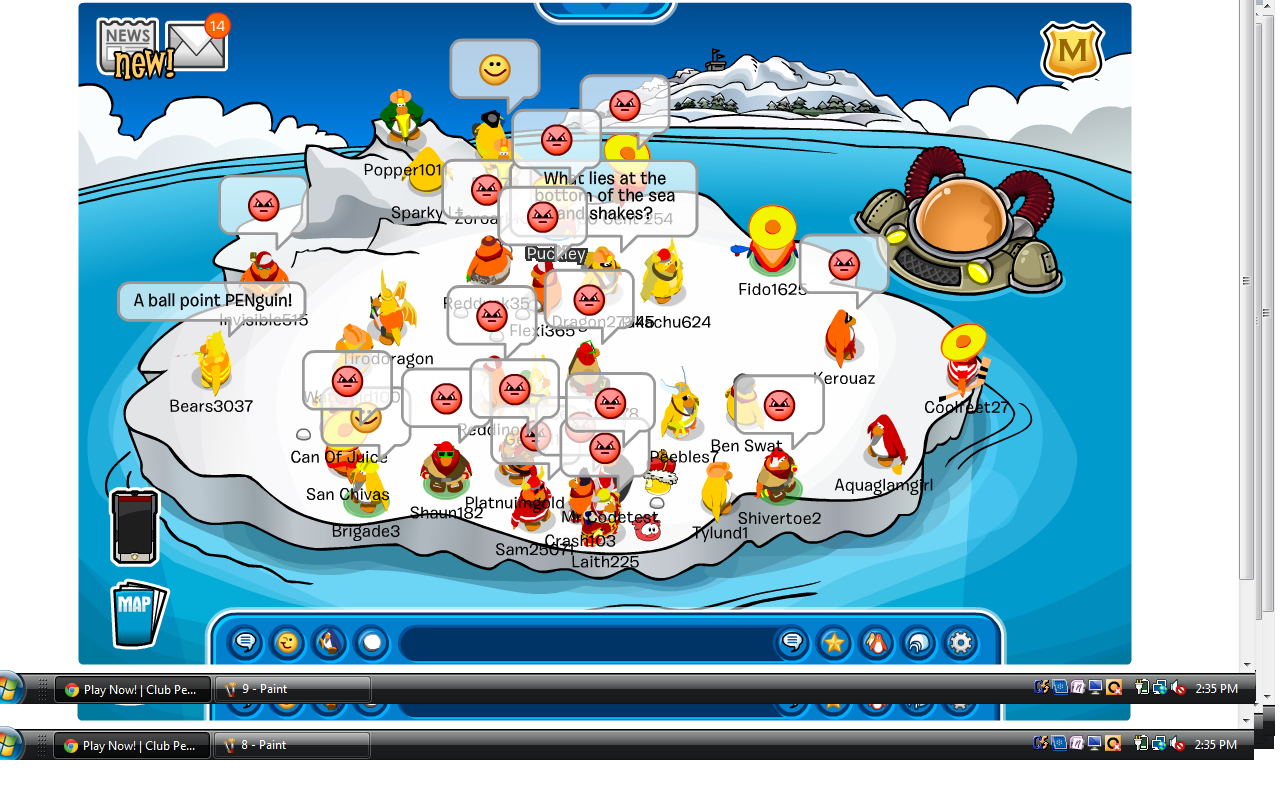The height and width of the screenshot is (800, 1280).
Task: Open the safe chat messages menu
Action: (245, 642)
